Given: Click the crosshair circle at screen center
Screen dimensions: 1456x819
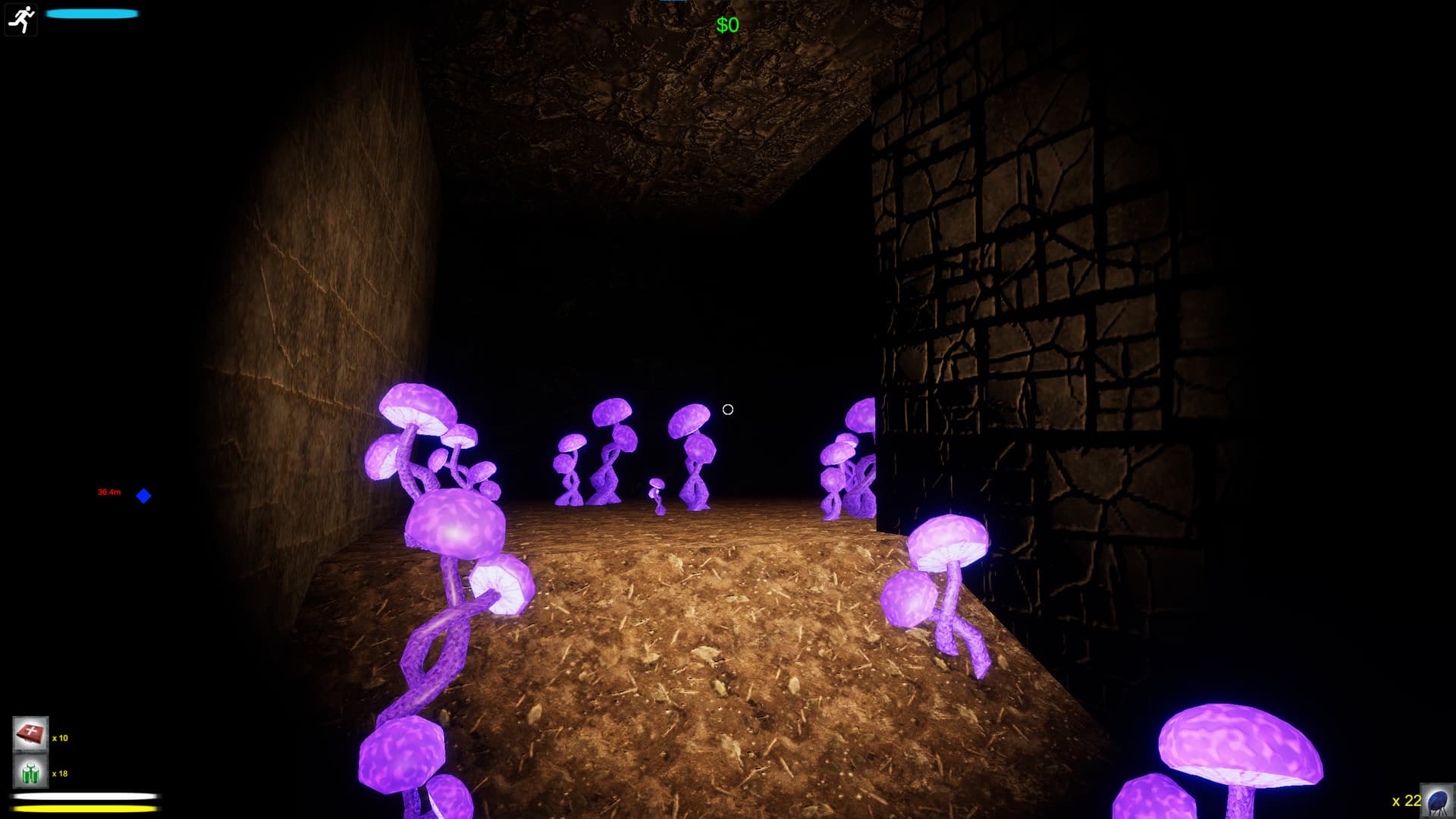Looking at the screenshot, I should [x=728, y=409].
